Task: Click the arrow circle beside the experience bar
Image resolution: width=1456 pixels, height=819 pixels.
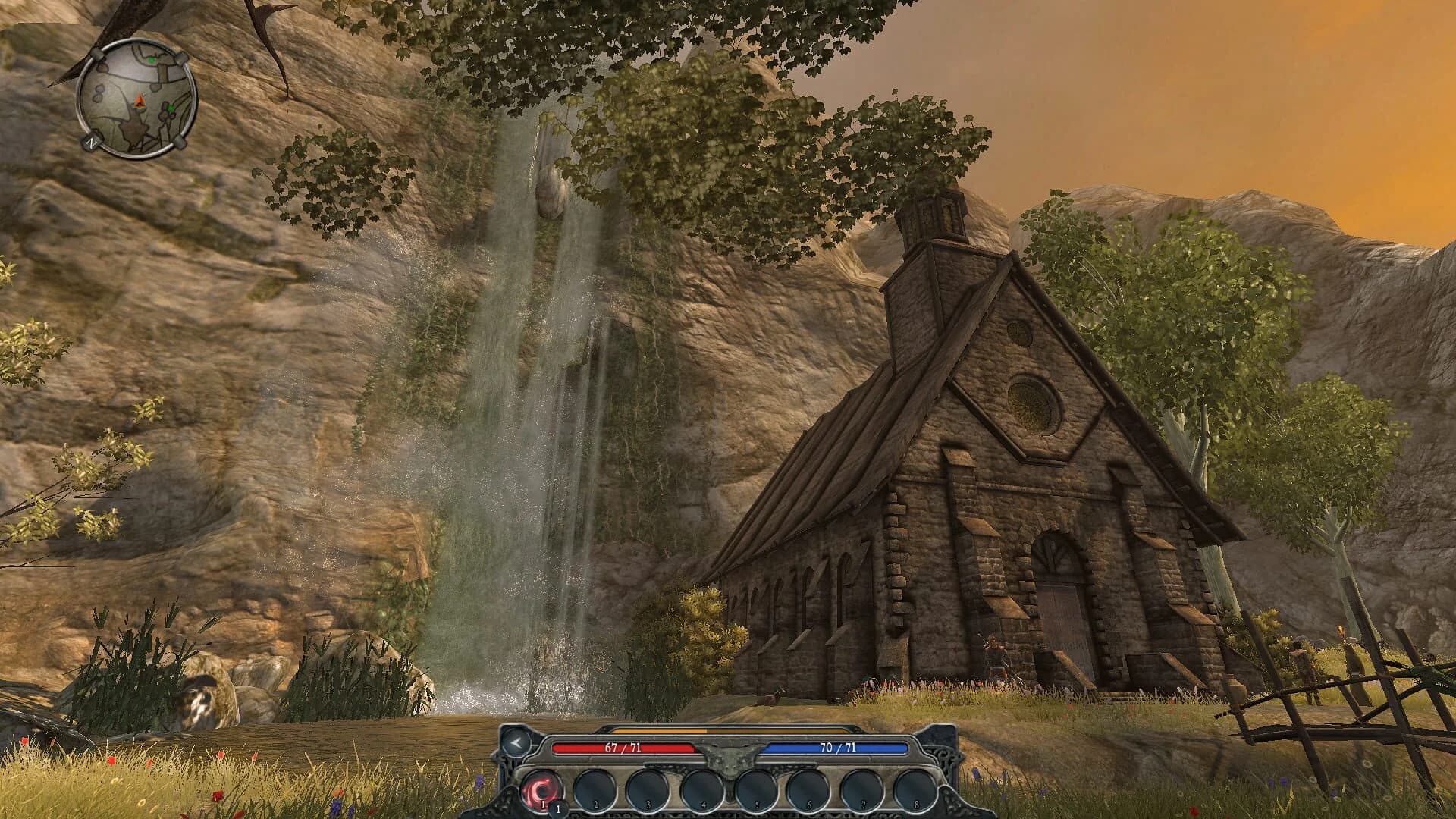Action: coord(516,744)
